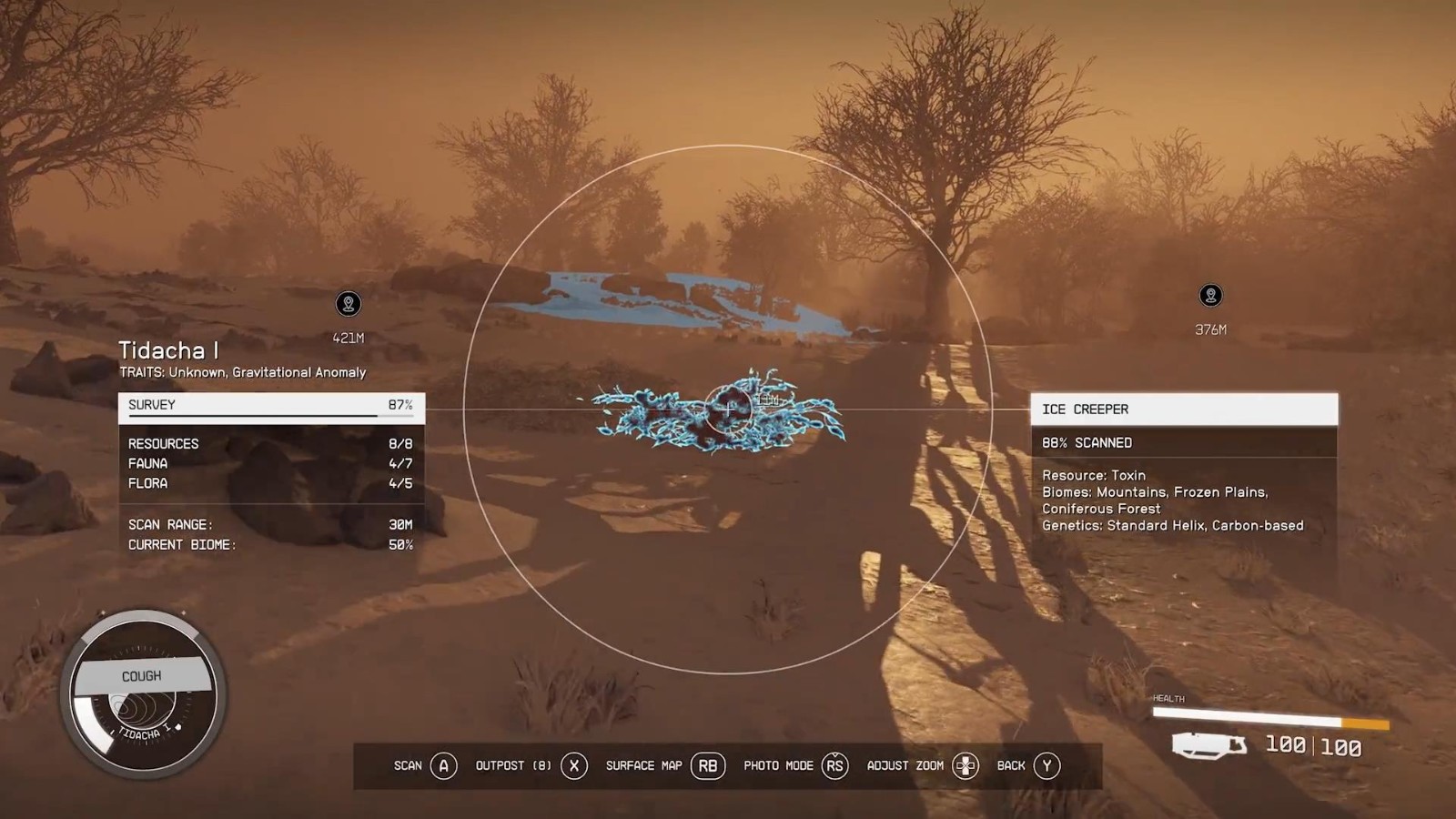1456x819 pixels.
Task: Select the location marker showing 376M
Action: [x=1210, y=296]
